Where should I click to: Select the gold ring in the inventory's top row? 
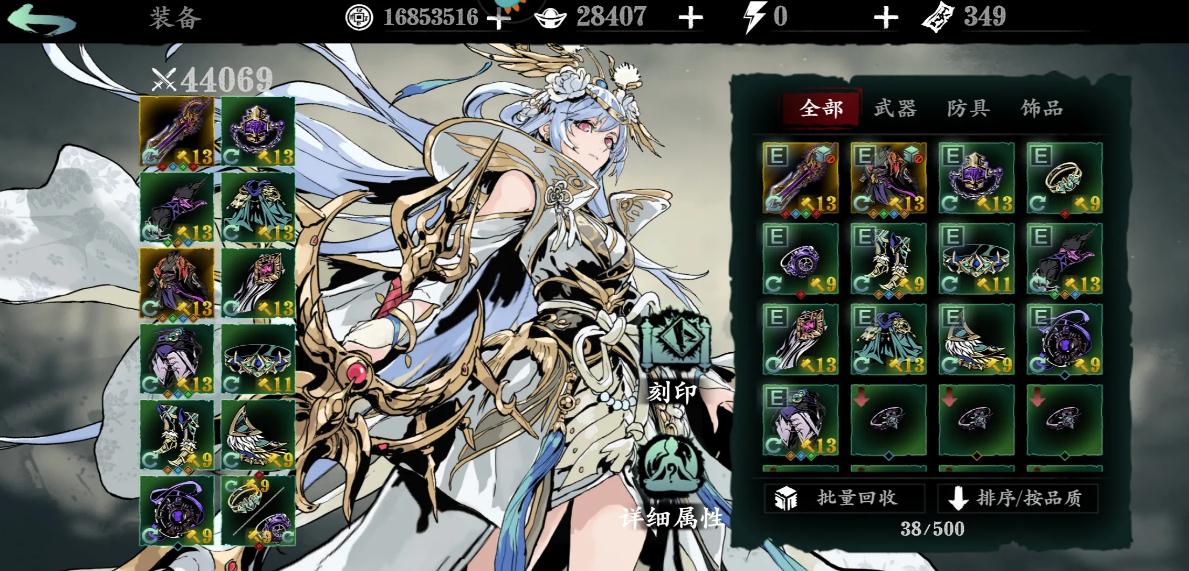click(x=1064, y=178)
